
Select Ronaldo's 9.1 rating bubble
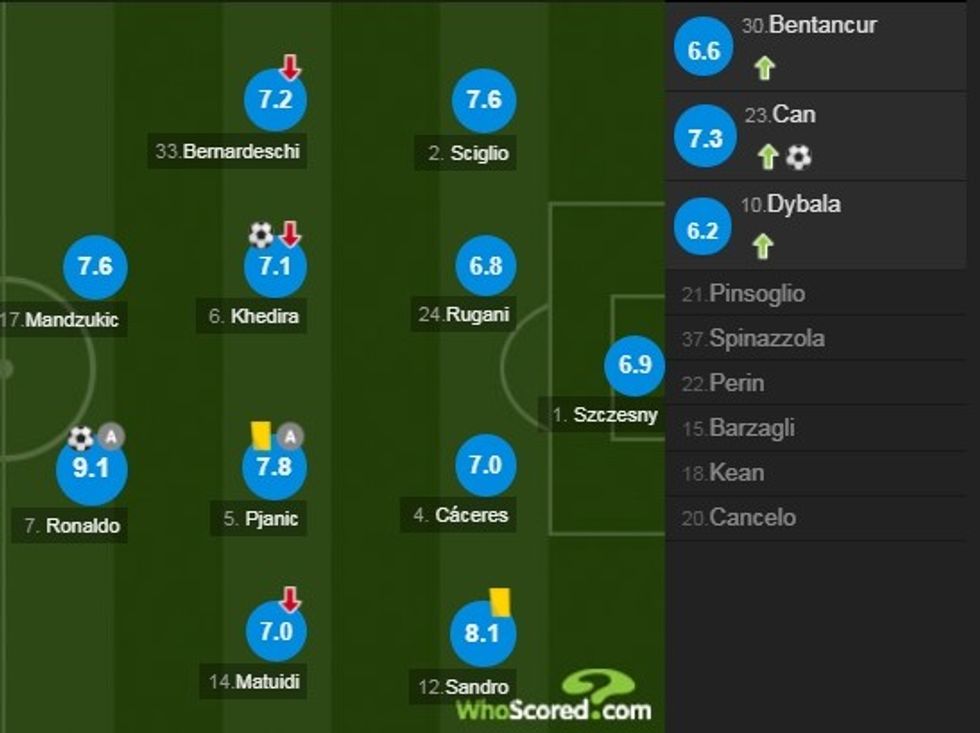coord(91,468)
